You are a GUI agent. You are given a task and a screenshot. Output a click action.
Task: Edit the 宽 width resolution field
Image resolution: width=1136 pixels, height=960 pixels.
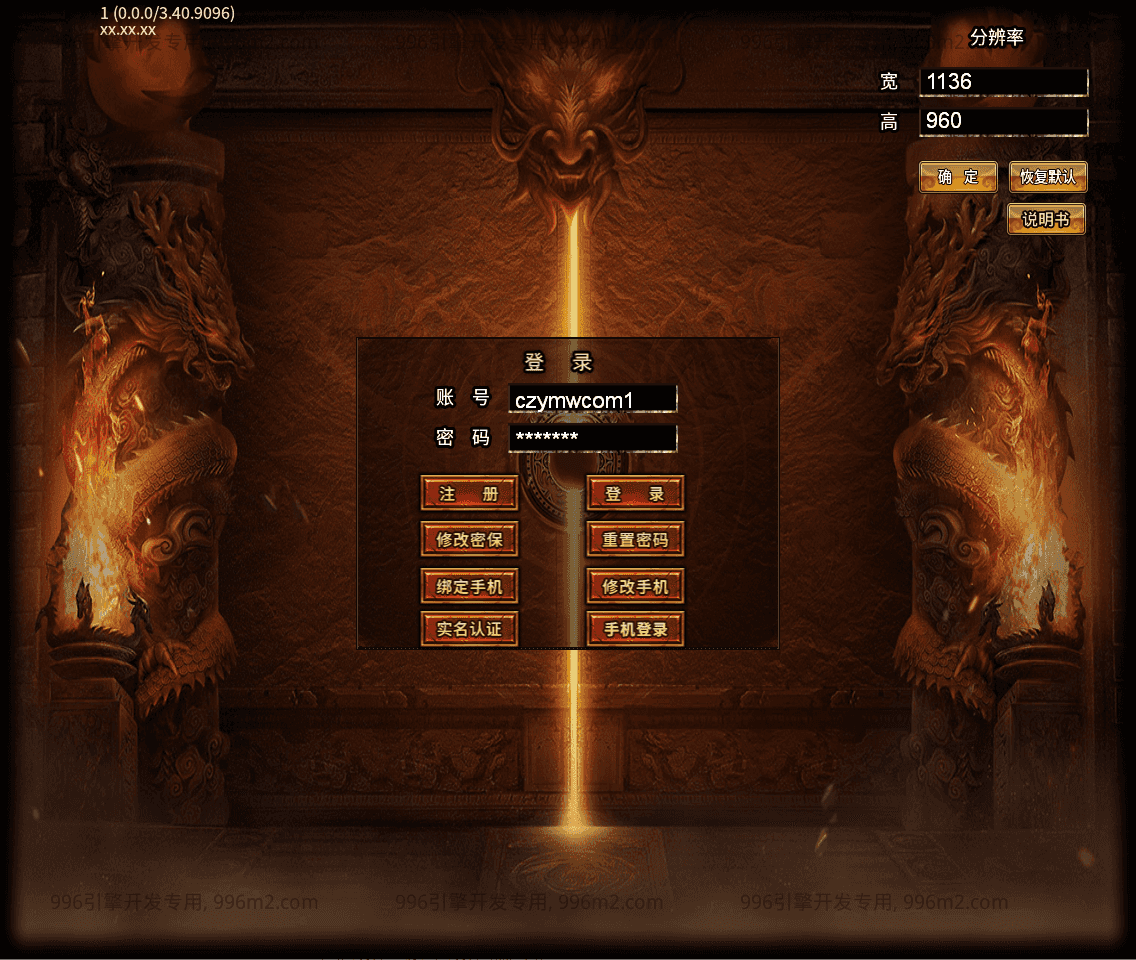pos(1003,82)
